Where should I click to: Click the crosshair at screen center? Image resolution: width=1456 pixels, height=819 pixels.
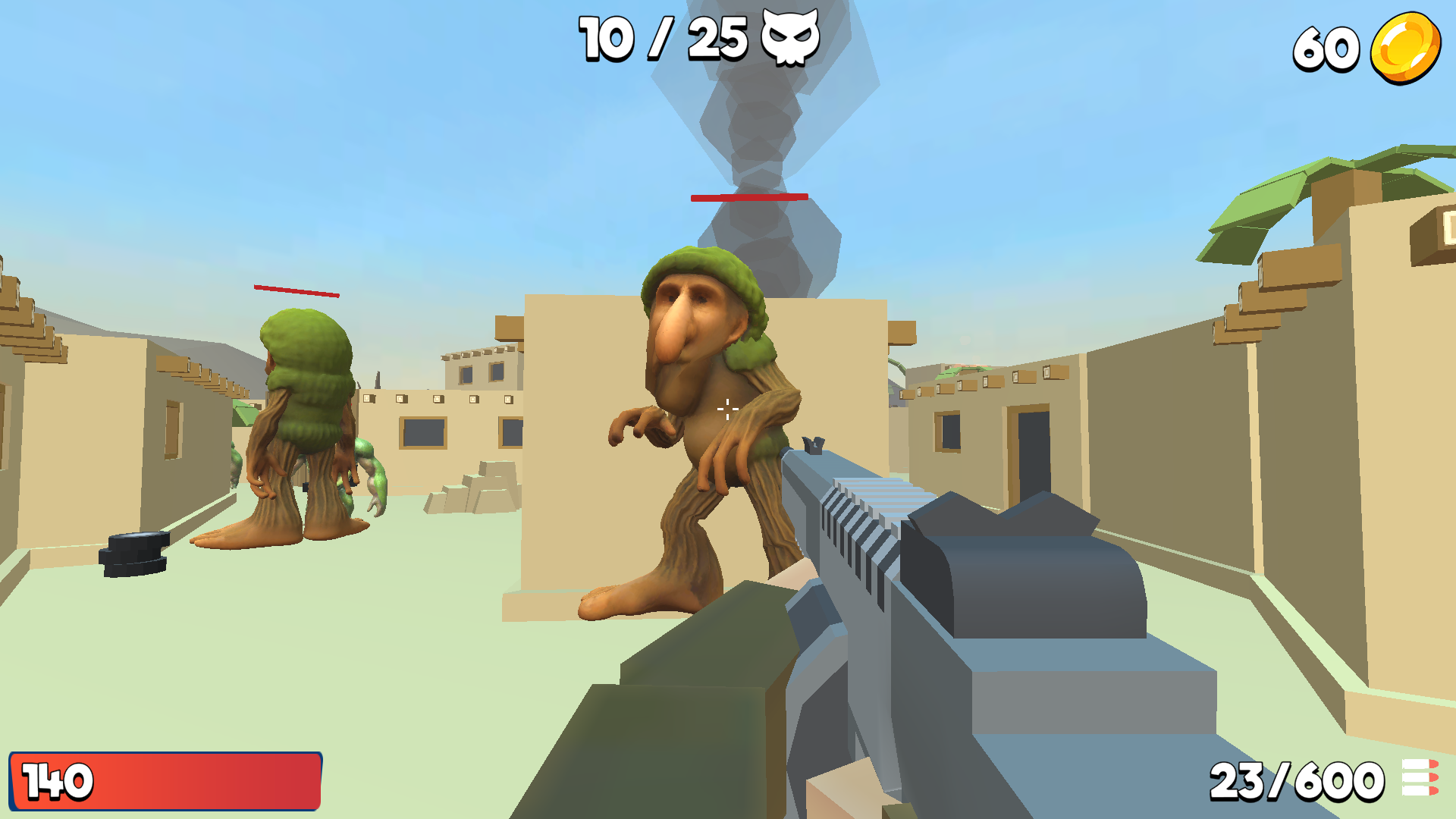point(728,409)
